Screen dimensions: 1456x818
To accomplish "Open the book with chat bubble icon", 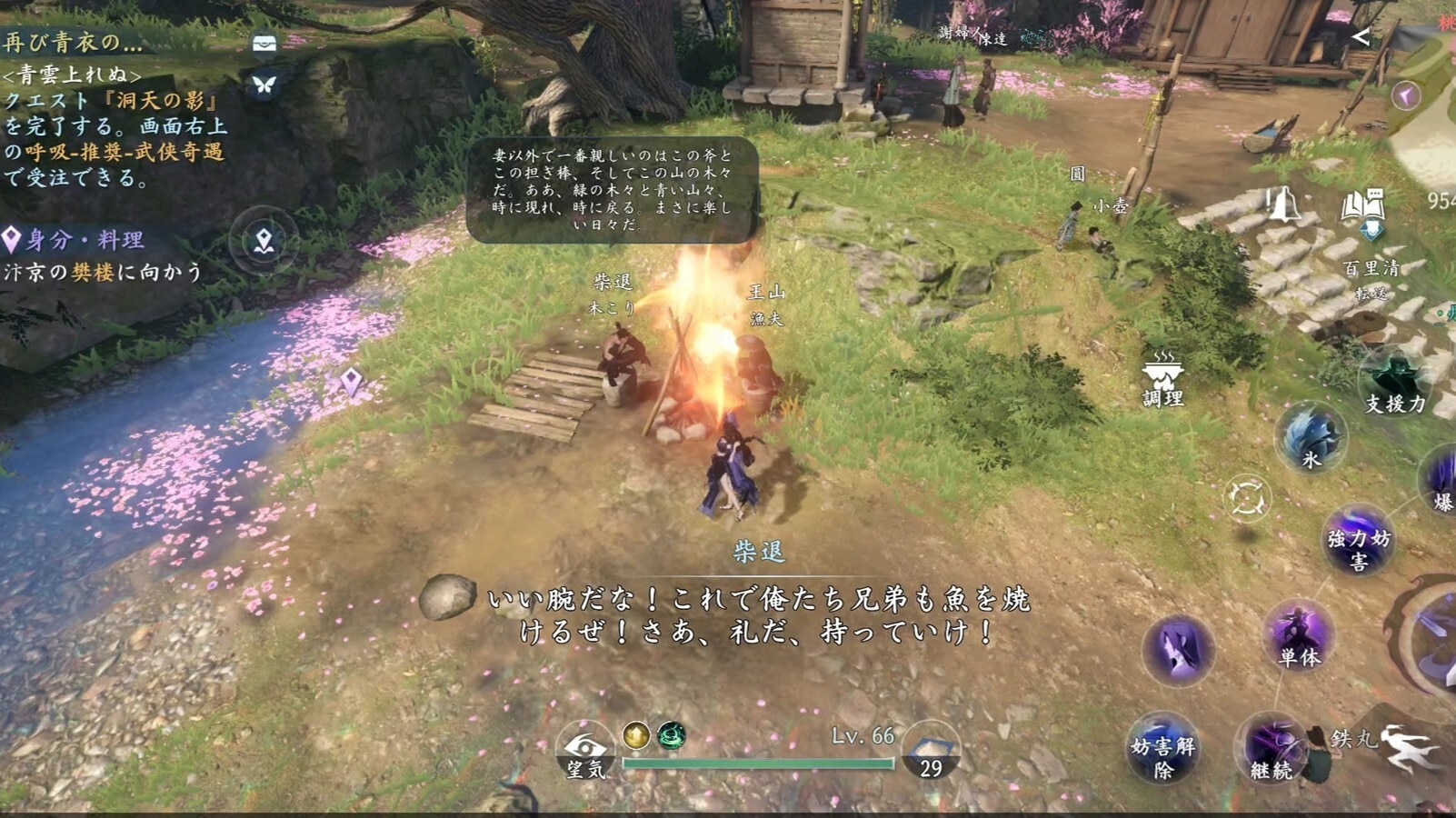I will click(1362, 207).
